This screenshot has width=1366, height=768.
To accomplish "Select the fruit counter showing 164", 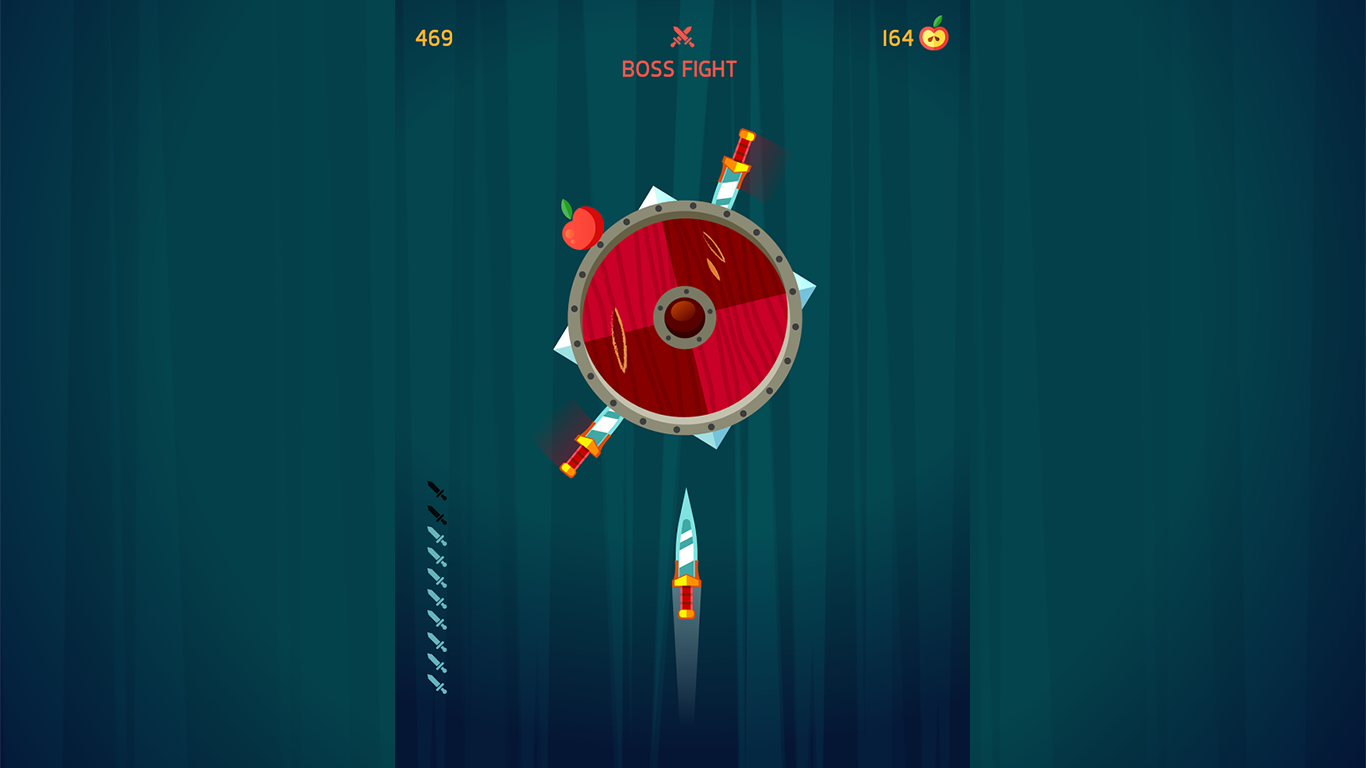I will pyautogui.click(x=899, y=36).
